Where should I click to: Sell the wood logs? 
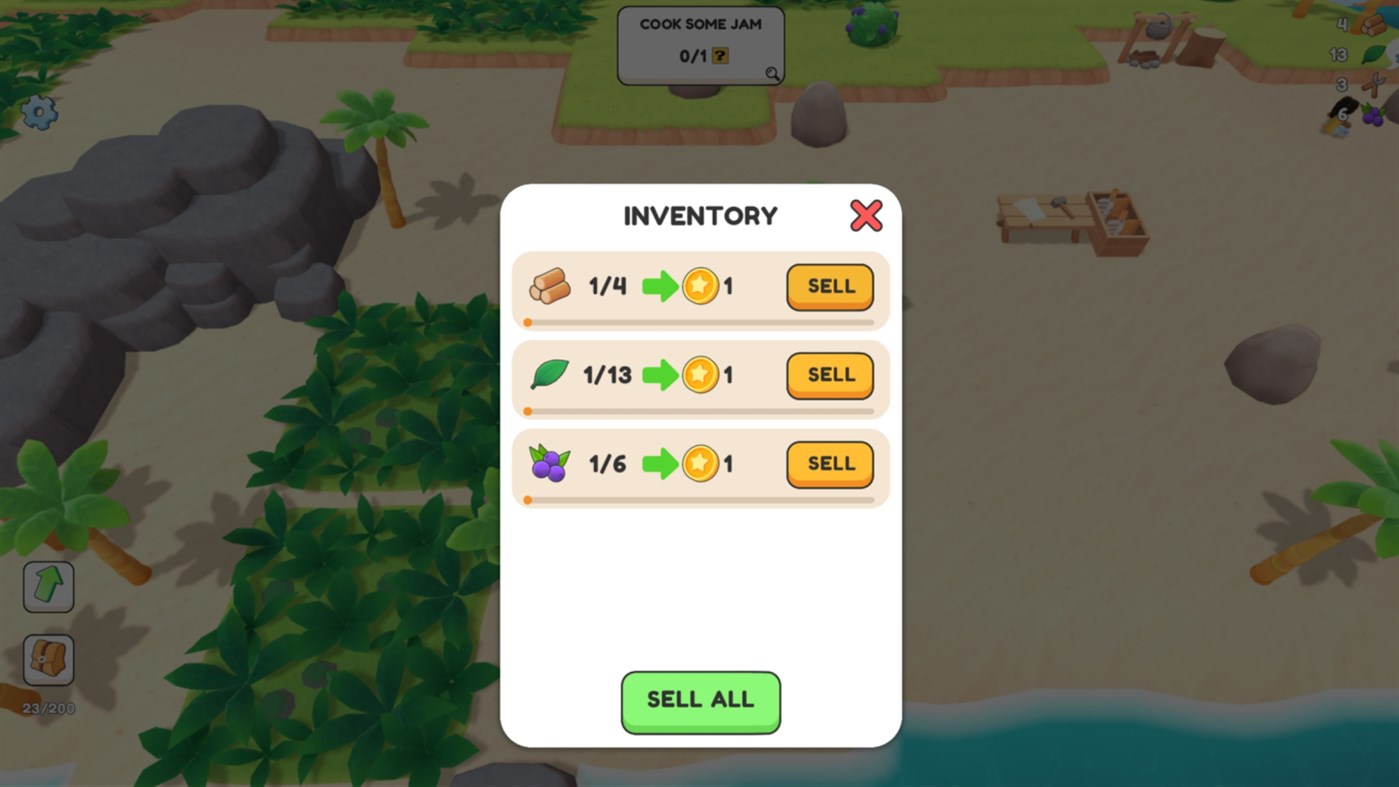click(x=829, y=287)
